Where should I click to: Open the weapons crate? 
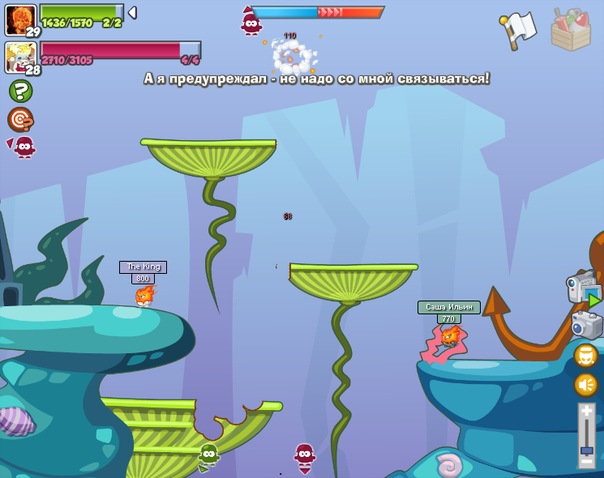[571, 28]
